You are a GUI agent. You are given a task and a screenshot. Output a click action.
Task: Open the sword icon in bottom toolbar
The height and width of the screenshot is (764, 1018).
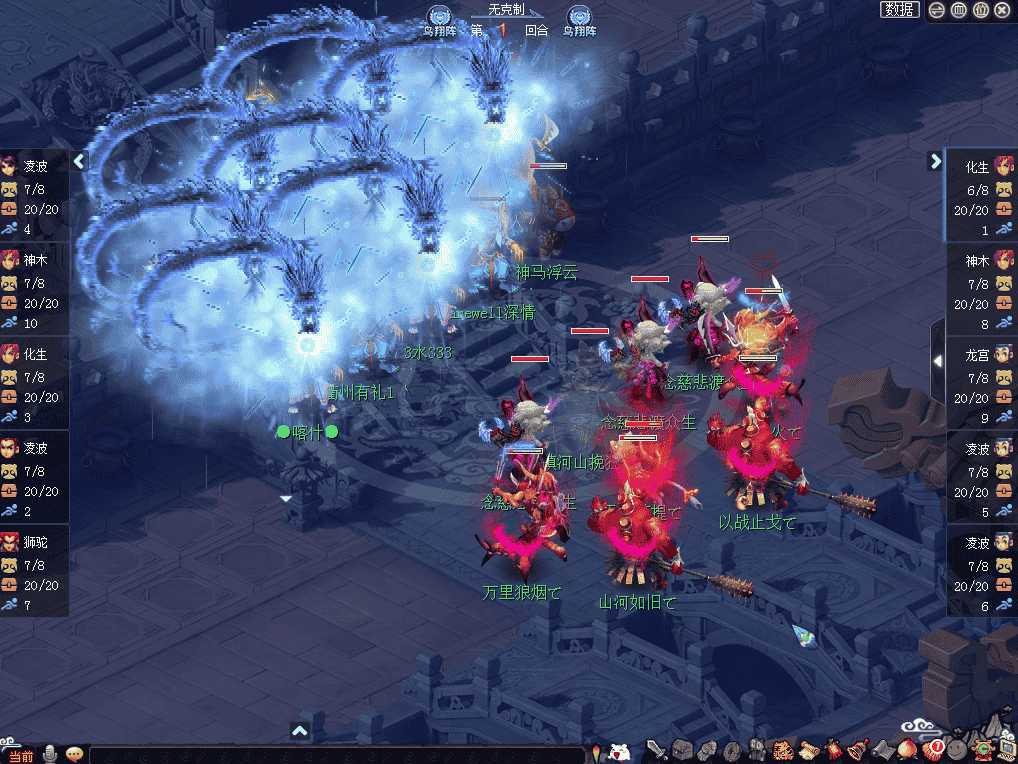tap(656, 749)
